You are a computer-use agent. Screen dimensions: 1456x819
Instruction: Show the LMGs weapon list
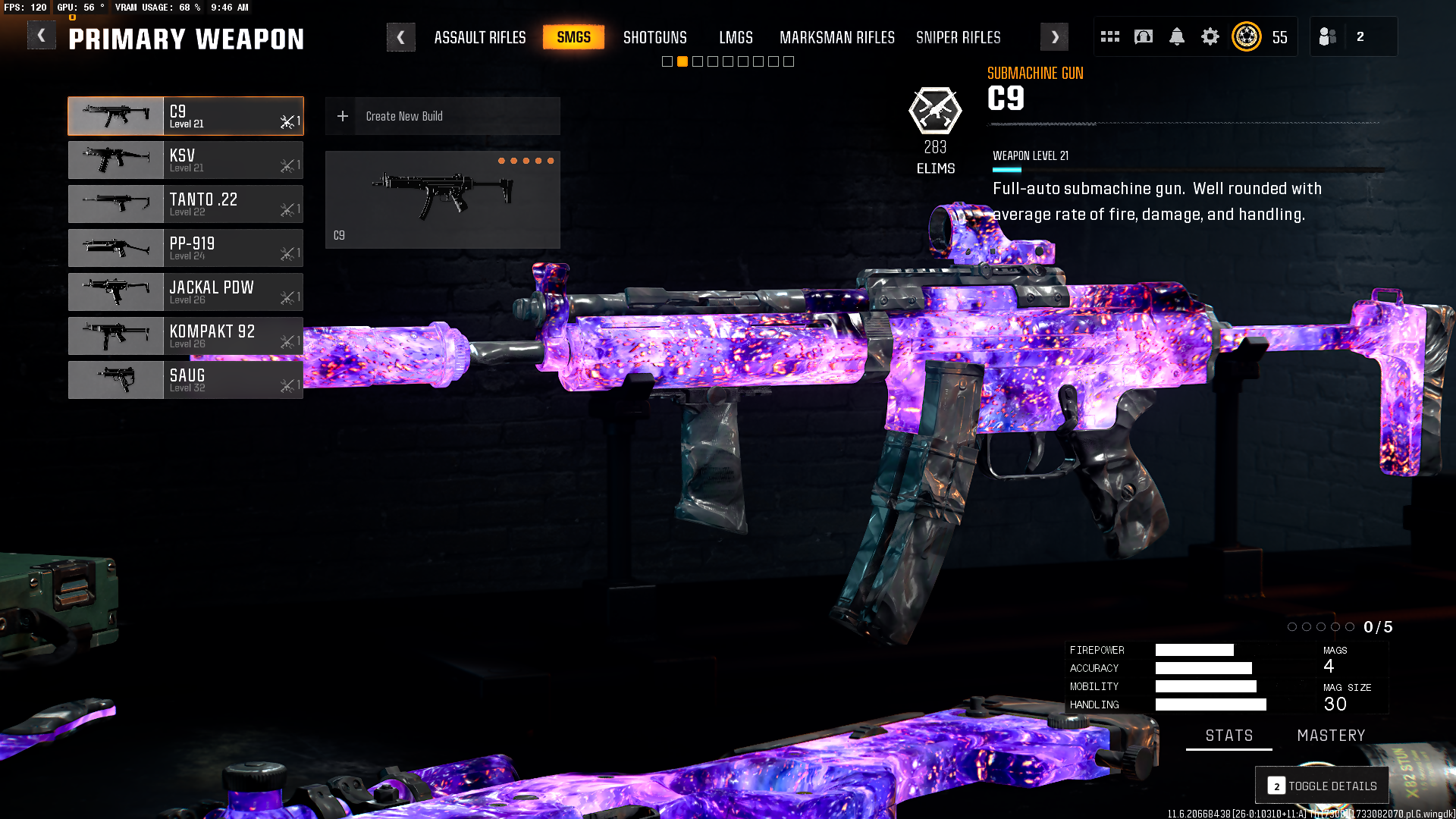coord(736,37)
